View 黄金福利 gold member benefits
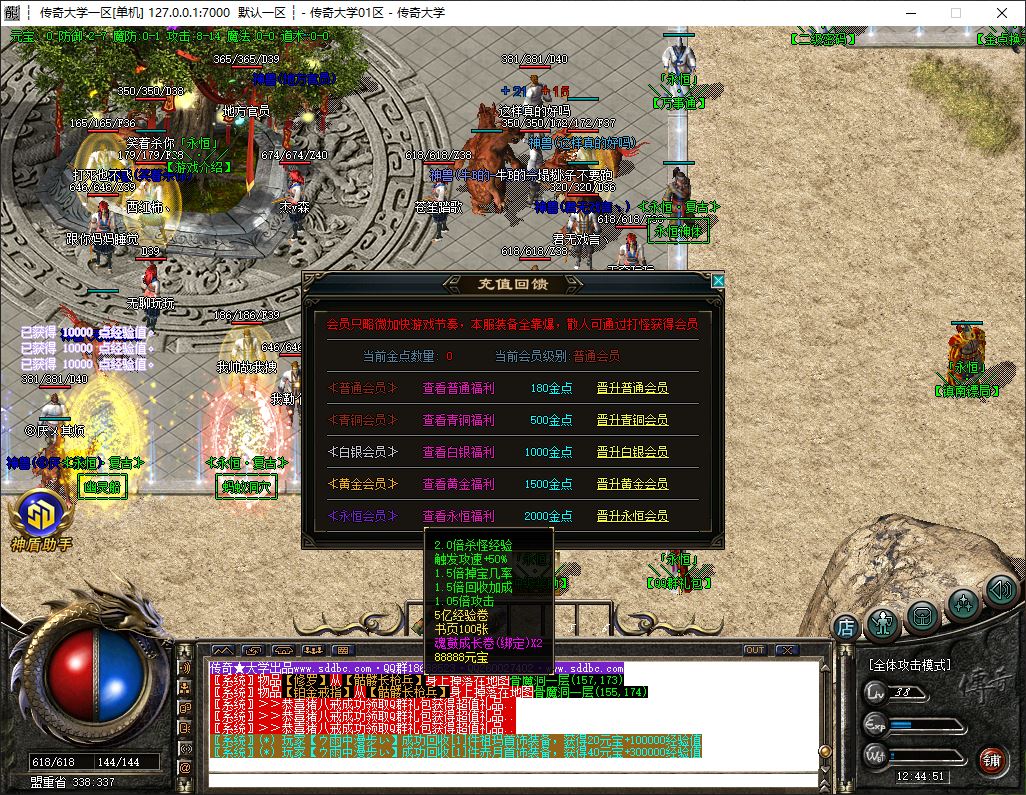 tap(458, 484)
